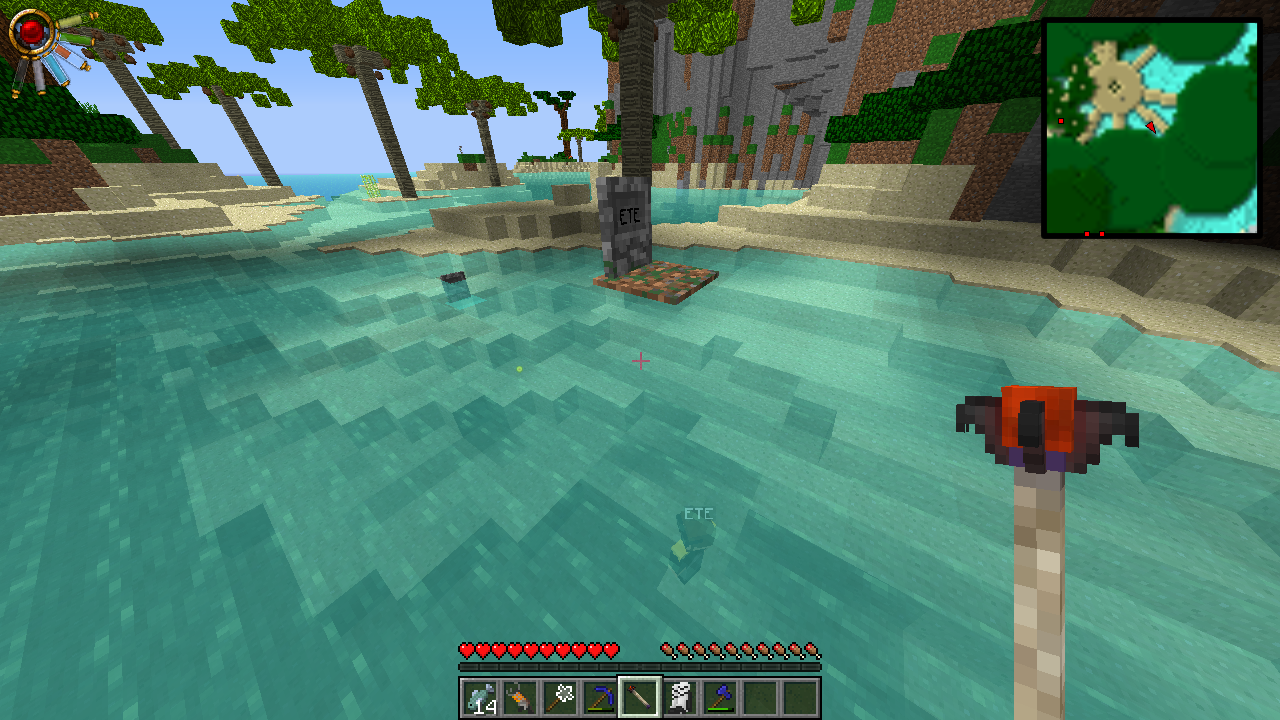Click the minimap in the corner
The height and width of the screenshot is (720, 1280).
tap(1151, 128)
